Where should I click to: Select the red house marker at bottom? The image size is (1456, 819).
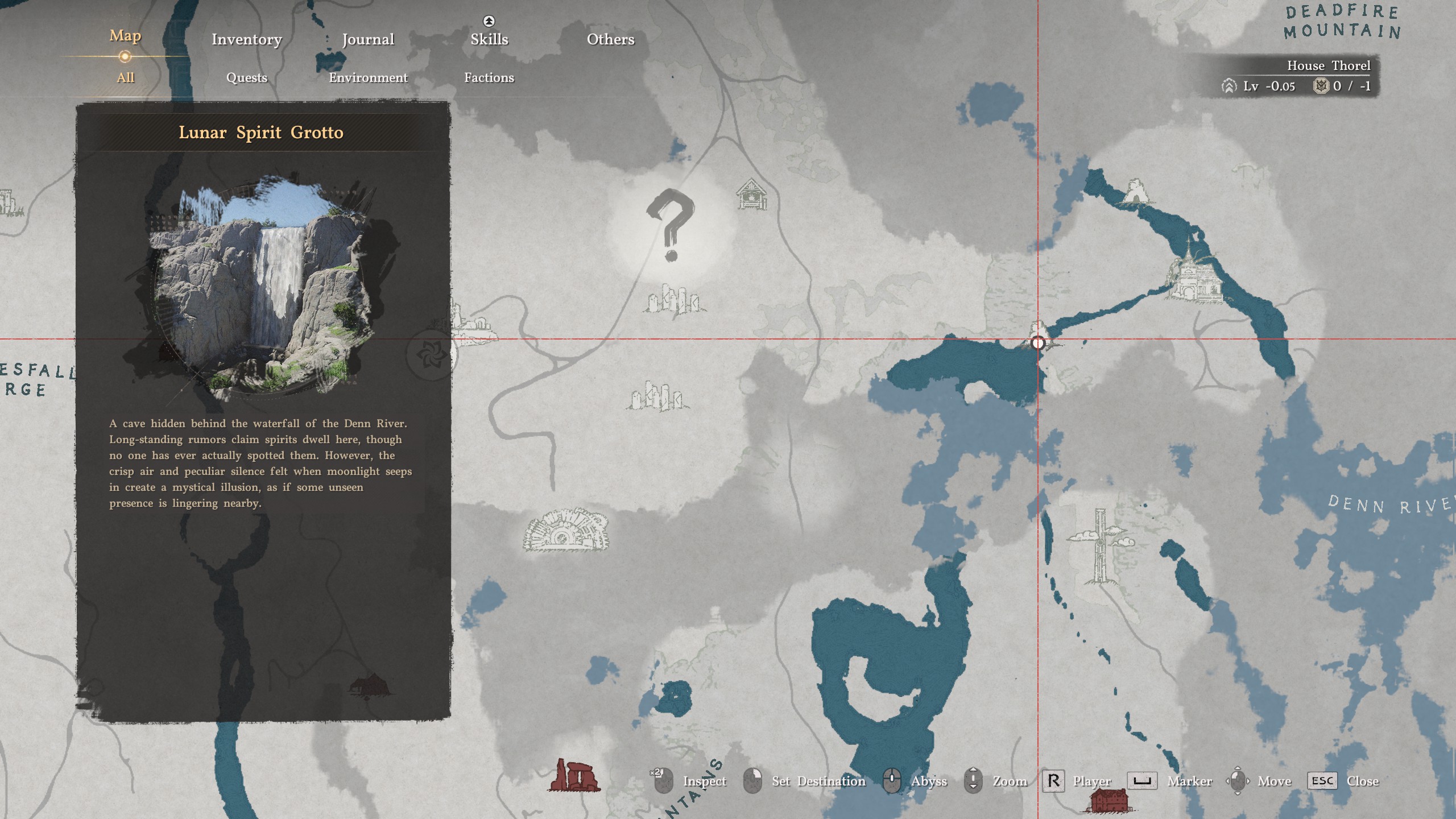(1108, 801)
